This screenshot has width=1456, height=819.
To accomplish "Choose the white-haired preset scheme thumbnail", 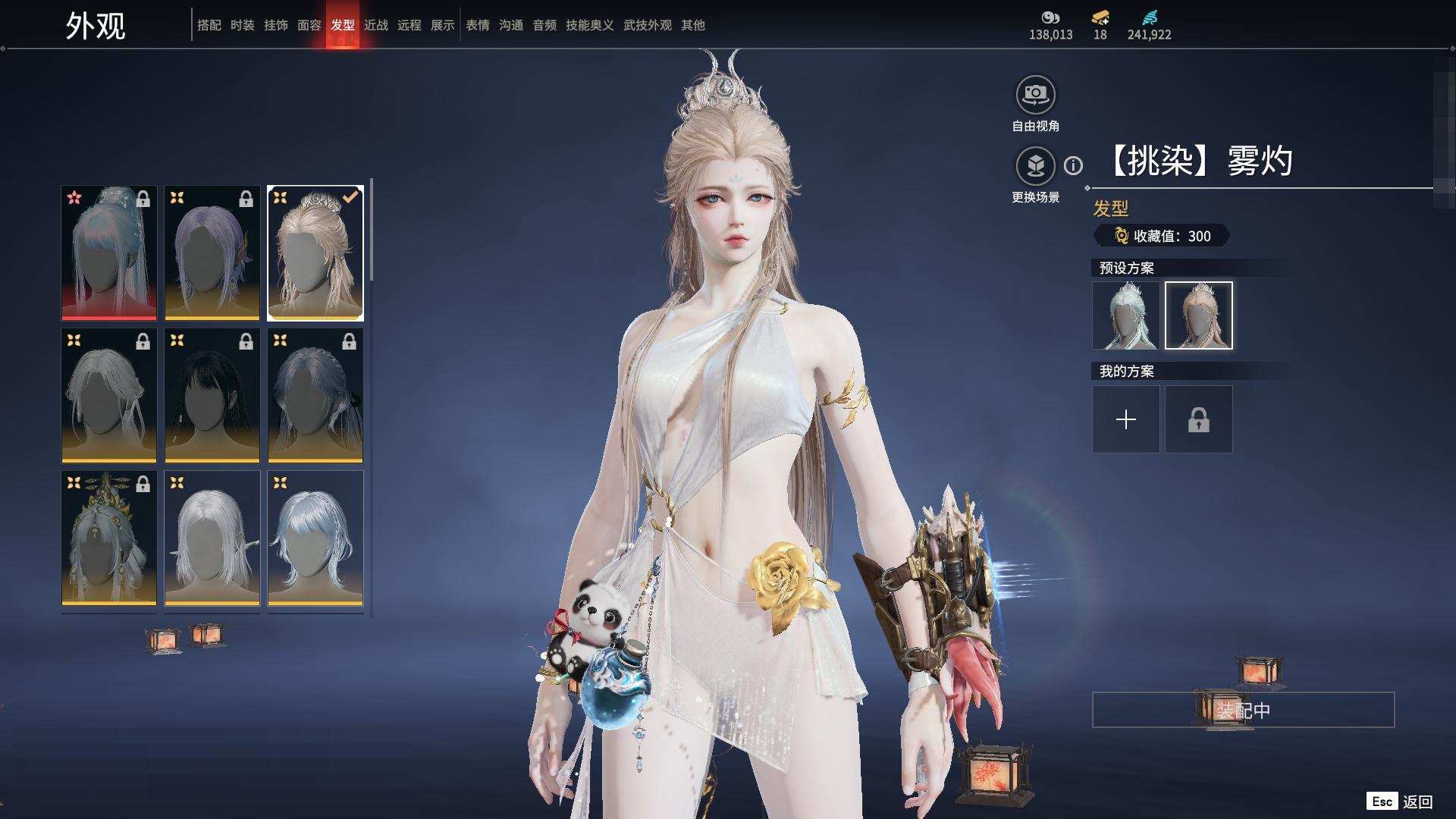I will pyautogui.click(x=1125, y=315).
